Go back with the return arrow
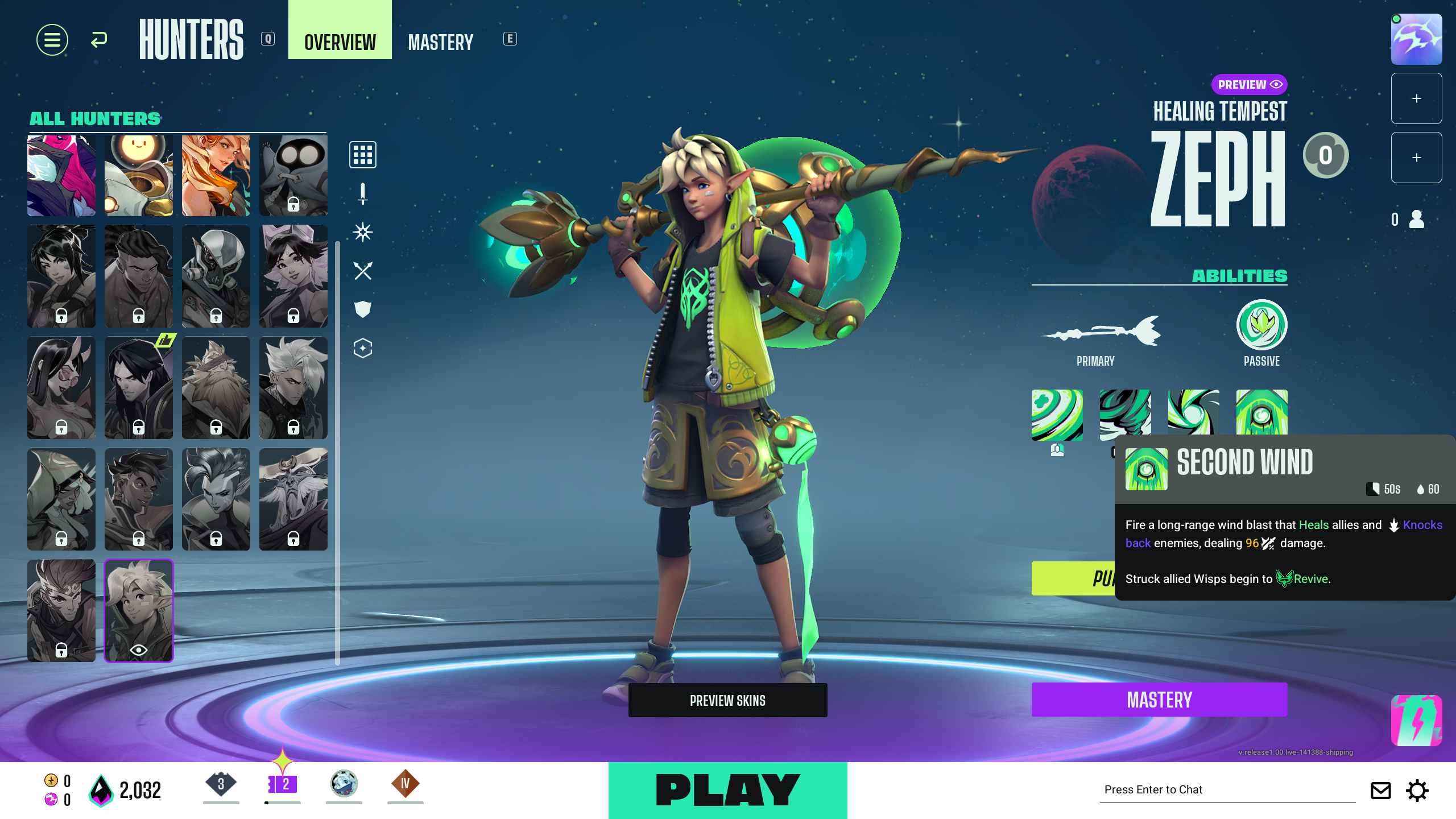The image size is (1456, 819). point(99,40)
